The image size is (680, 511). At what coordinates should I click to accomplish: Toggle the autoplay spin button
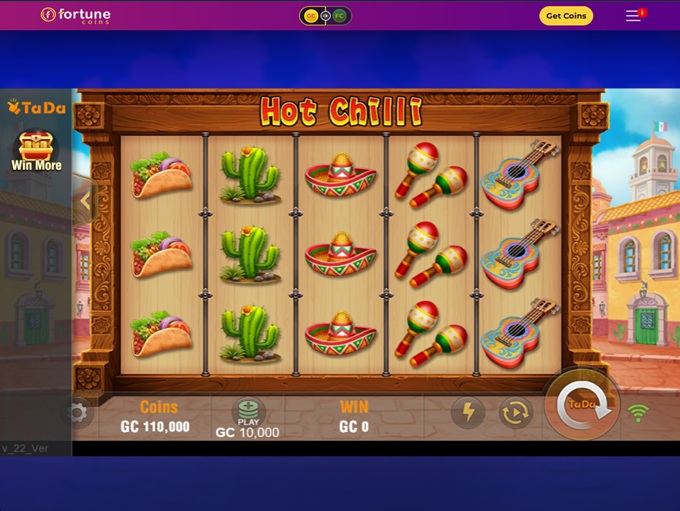(x=516, y=412)
